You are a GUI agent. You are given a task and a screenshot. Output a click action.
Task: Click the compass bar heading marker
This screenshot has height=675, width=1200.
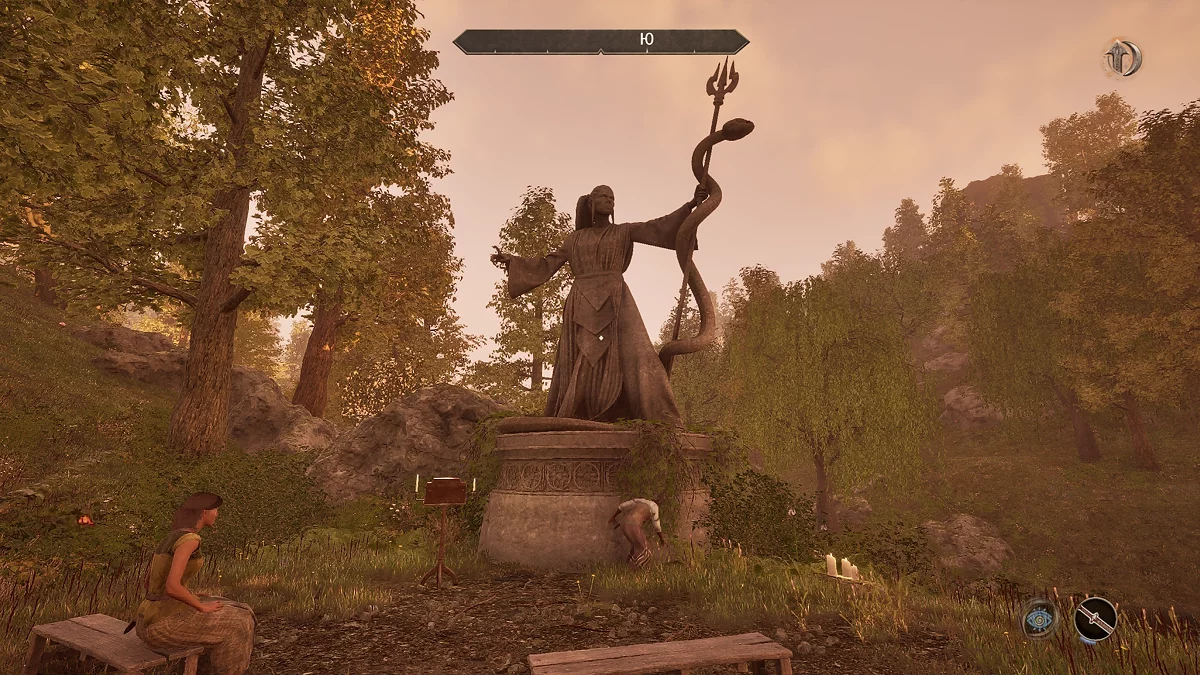click(x=646, y=41)
